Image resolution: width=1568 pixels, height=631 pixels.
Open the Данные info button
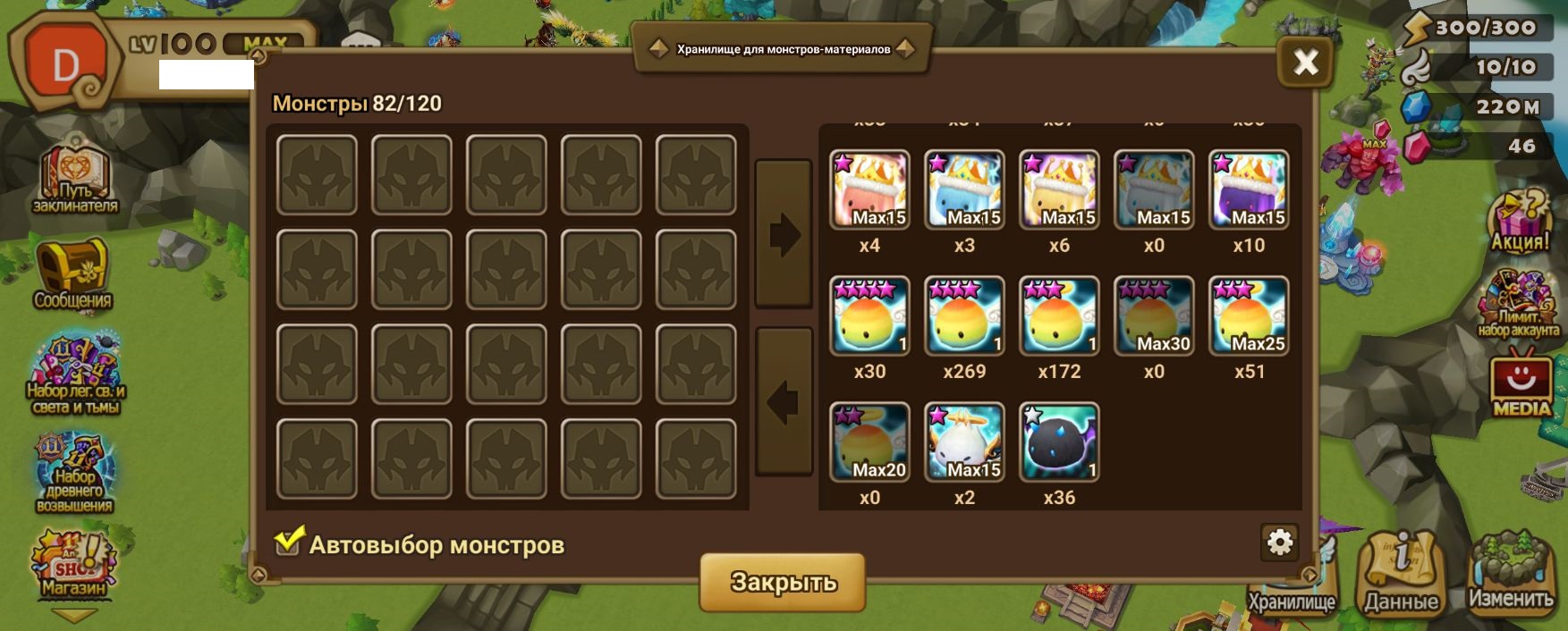coord(1401,573)
